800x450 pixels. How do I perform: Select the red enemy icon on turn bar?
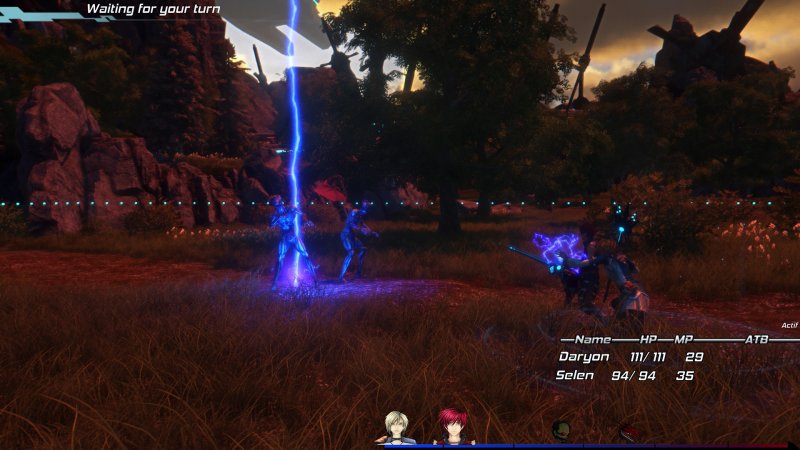629,431
